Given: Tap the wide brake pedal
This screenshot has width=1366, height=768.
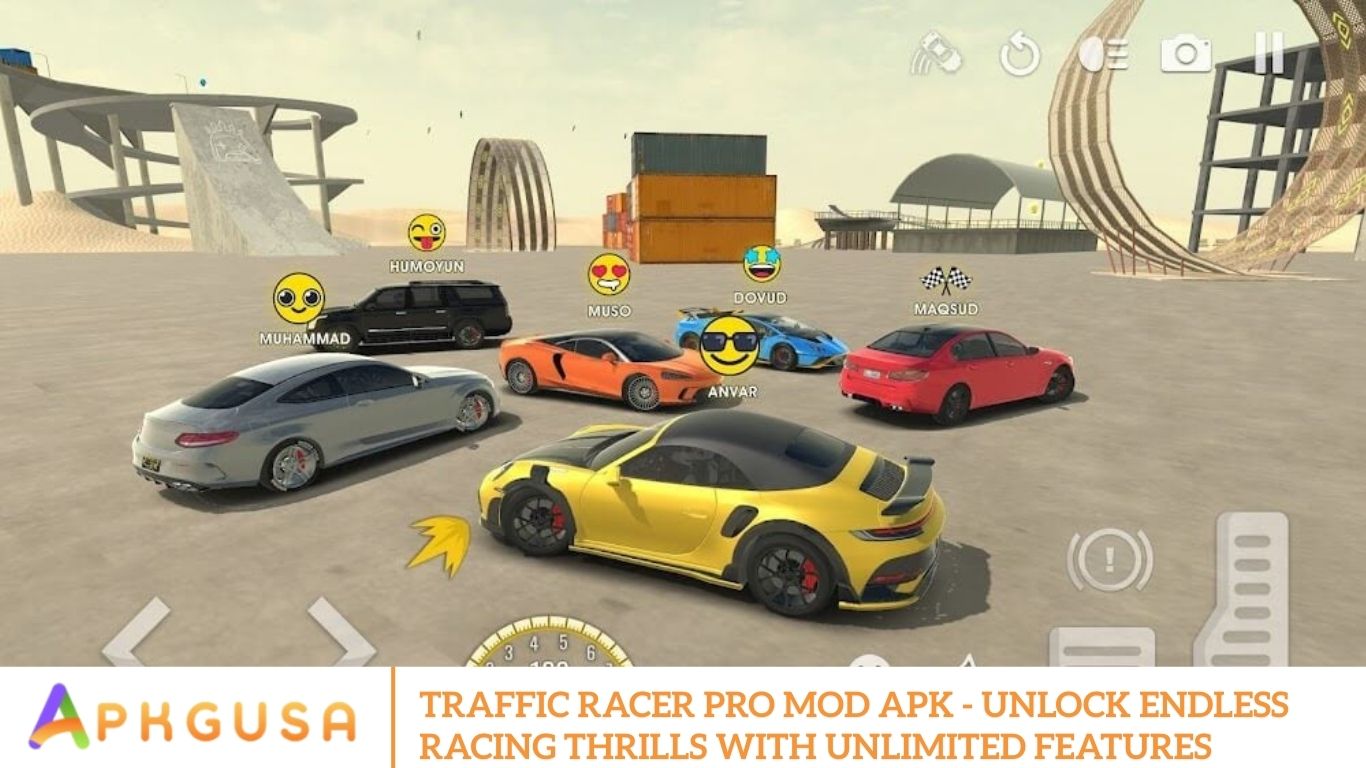Looking at the screenshot, I should [x=1099, y=647].
